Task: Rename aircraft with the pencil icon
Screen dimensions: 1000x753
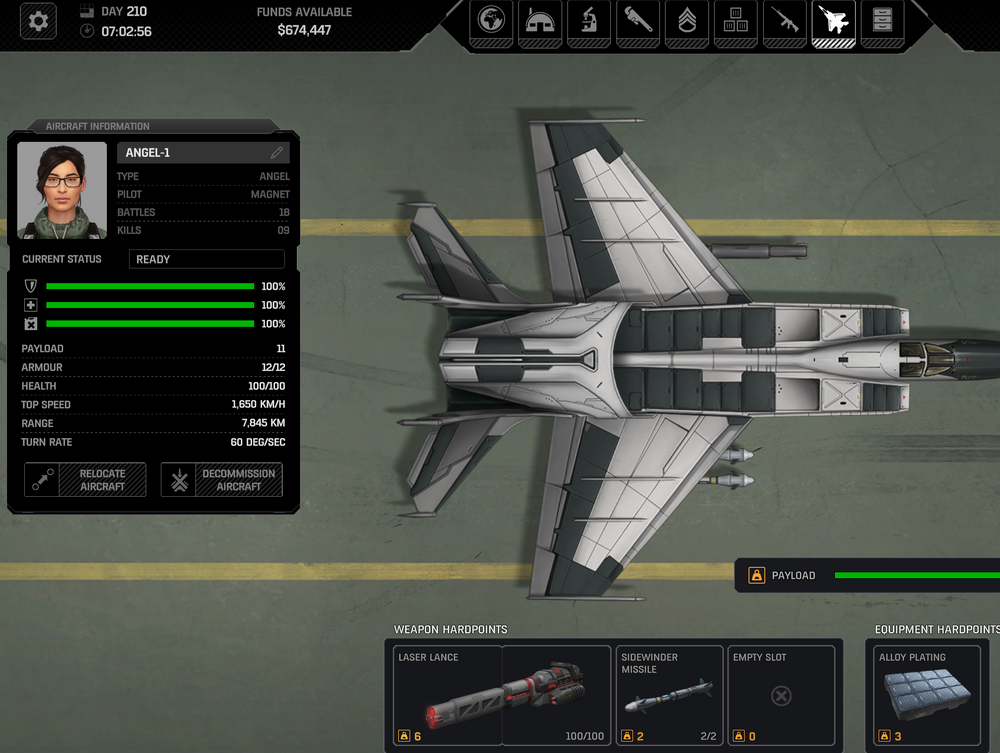Action: 277,153
